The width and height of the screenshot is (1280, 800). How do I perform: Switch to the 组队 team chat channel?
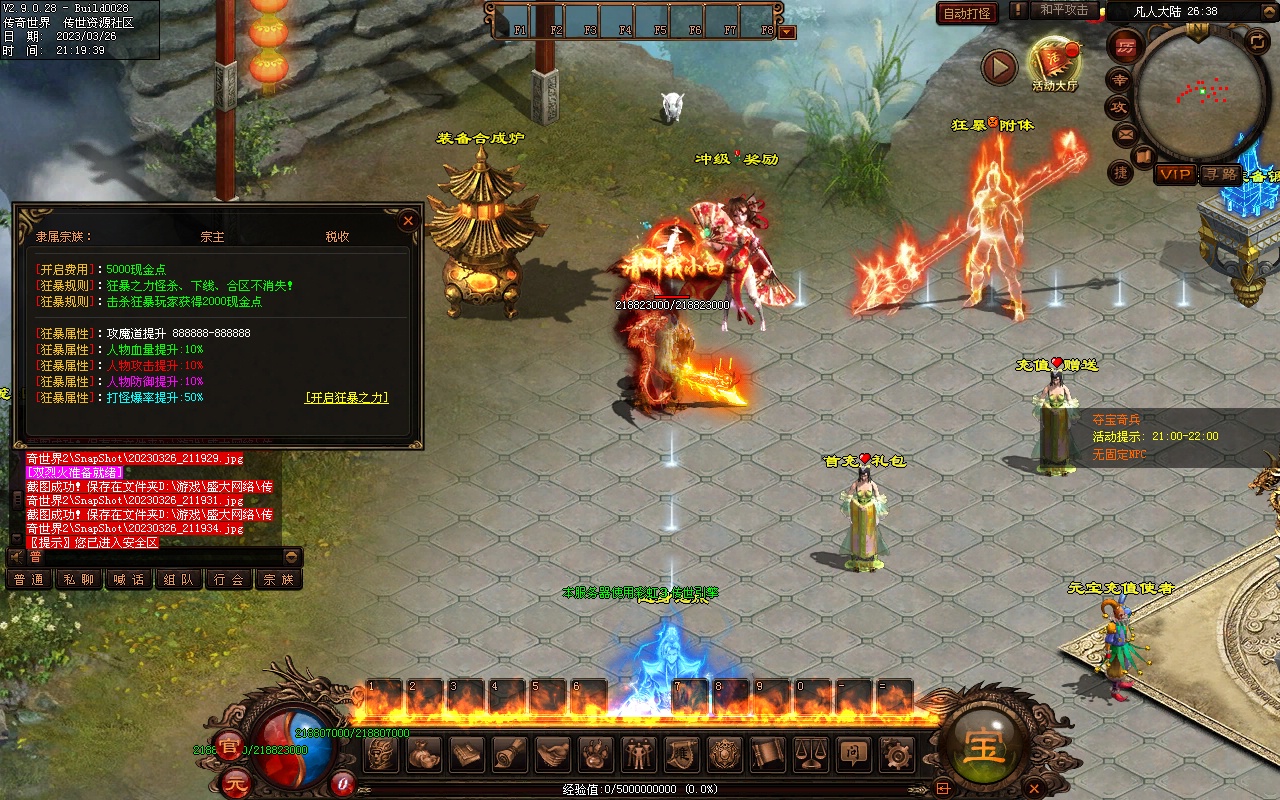[x=179, y=579]
